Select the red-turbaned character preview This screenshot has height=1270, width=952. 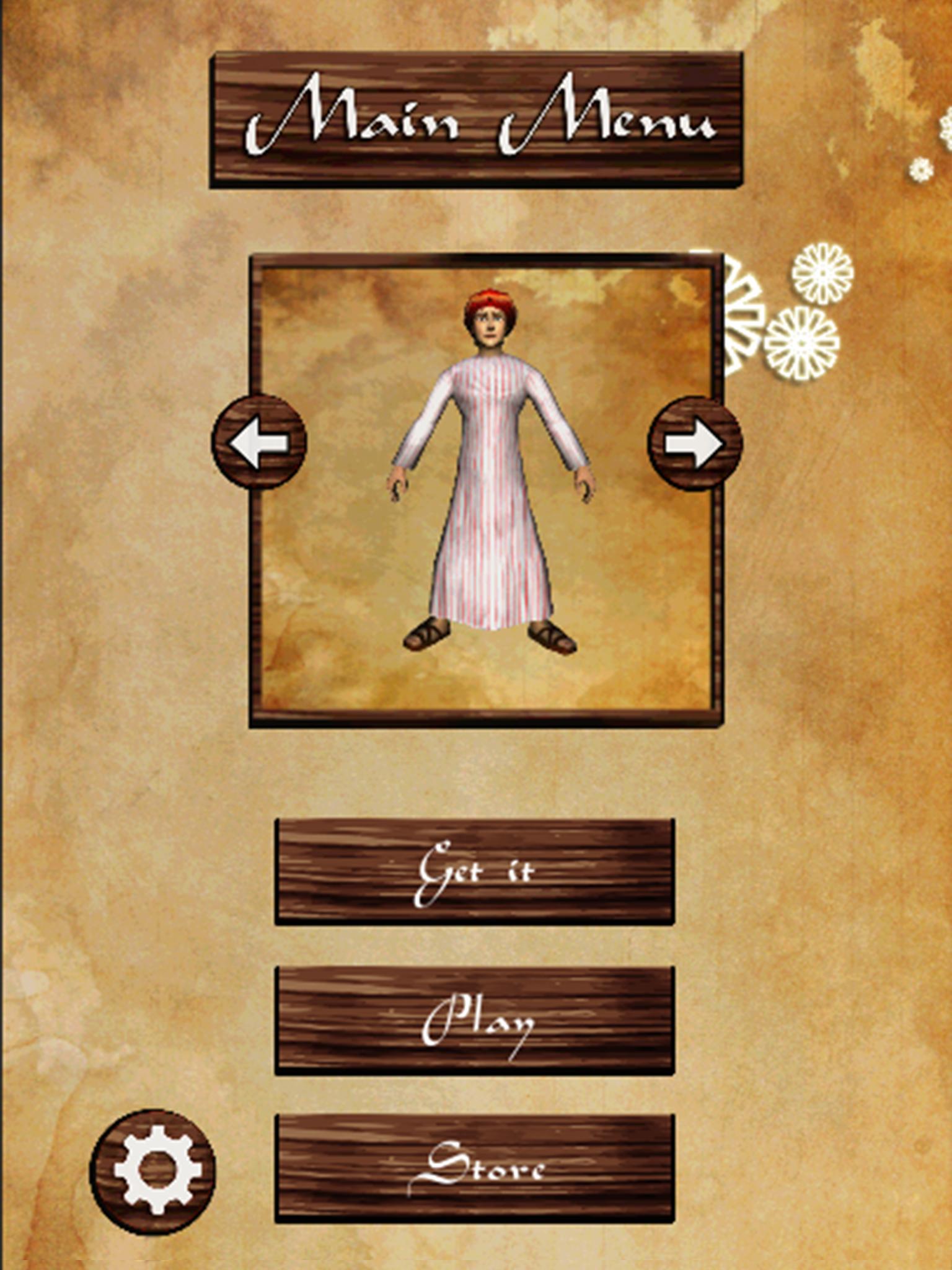(x=490, y=322)
